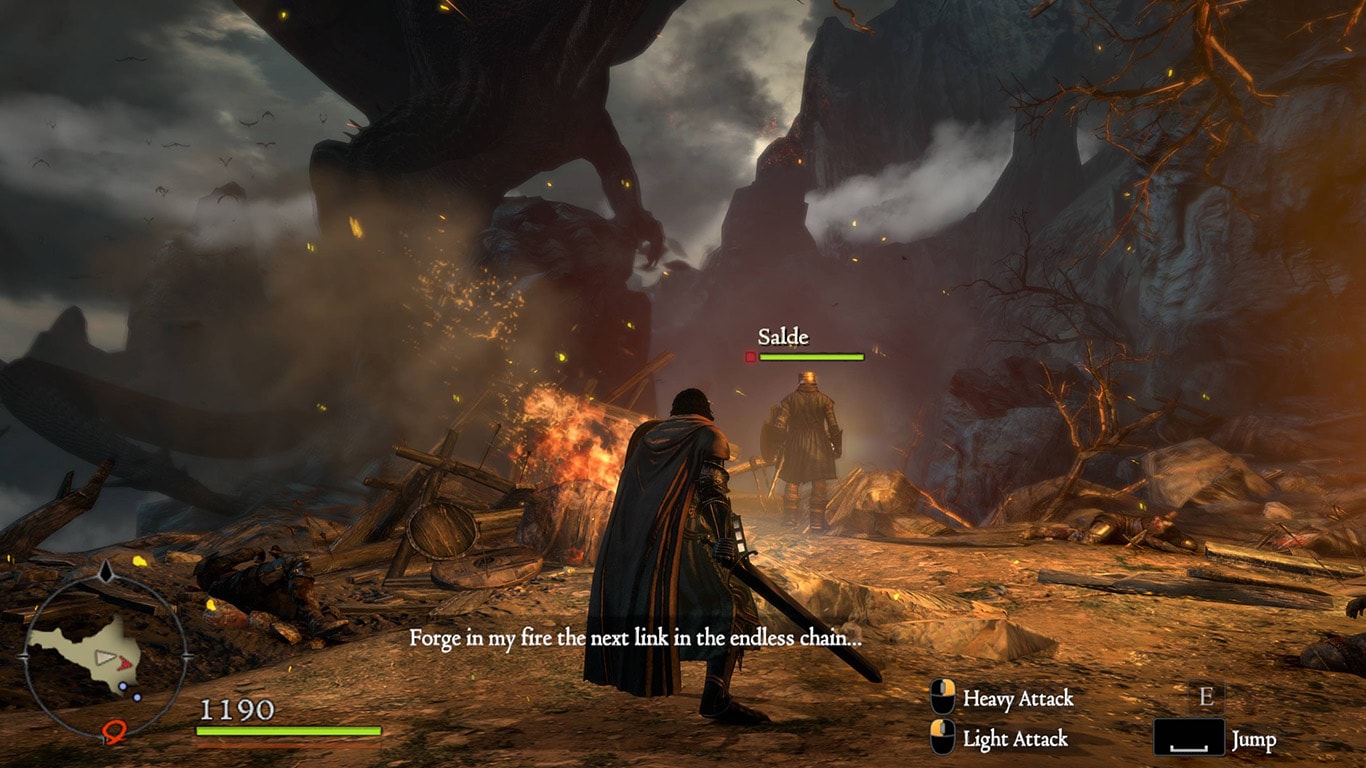Select the E key prompt icon
Viewport: 1366px width, 768px height.
[x=1207, y=698]
